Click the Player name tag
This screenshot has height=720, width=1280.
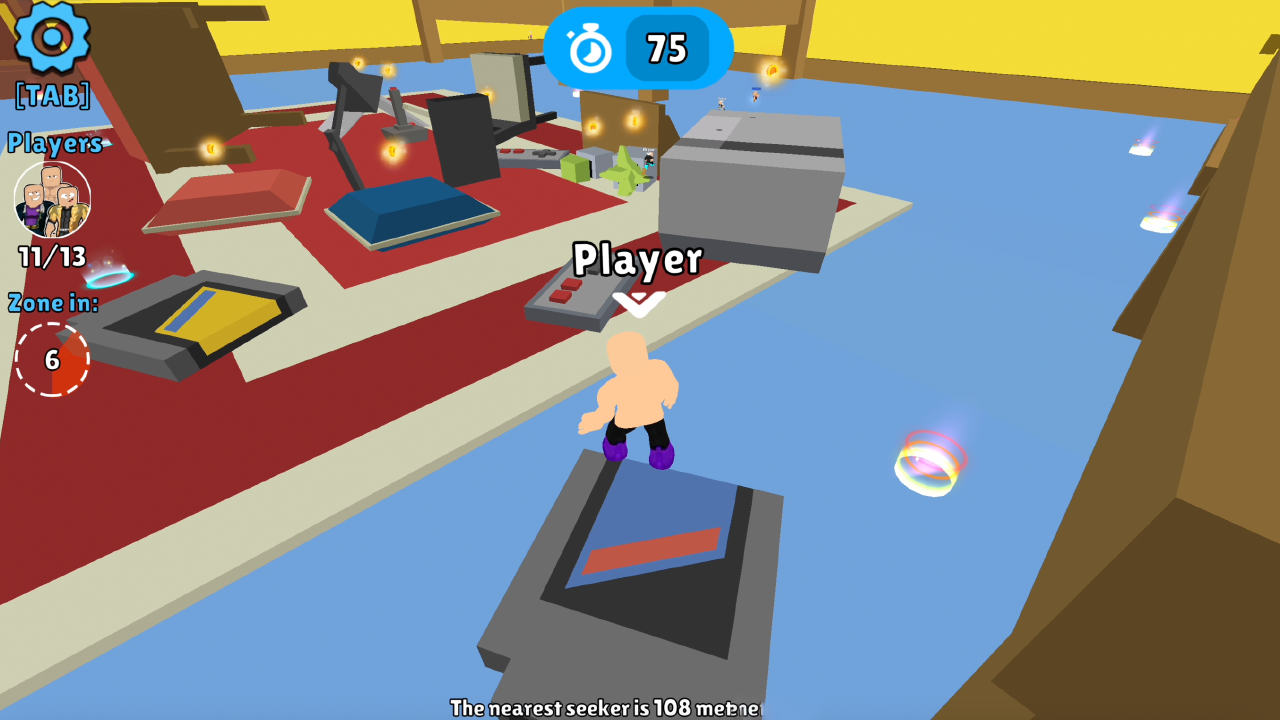pos(636,262)
